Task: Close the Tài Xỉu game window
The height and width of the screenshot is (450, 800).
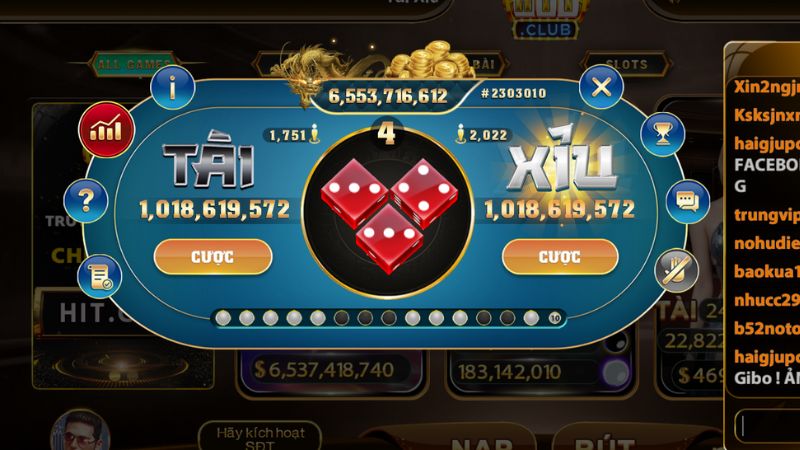Action: [x=601, y=87]
